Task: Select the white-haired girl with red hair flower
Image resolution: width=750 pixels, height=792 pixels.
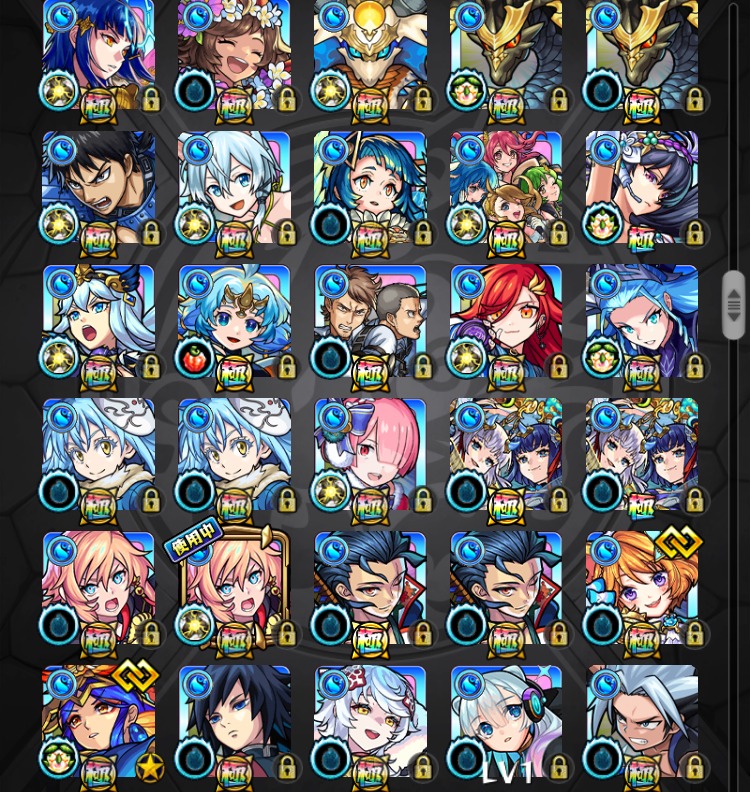Action: pos(370,722)
